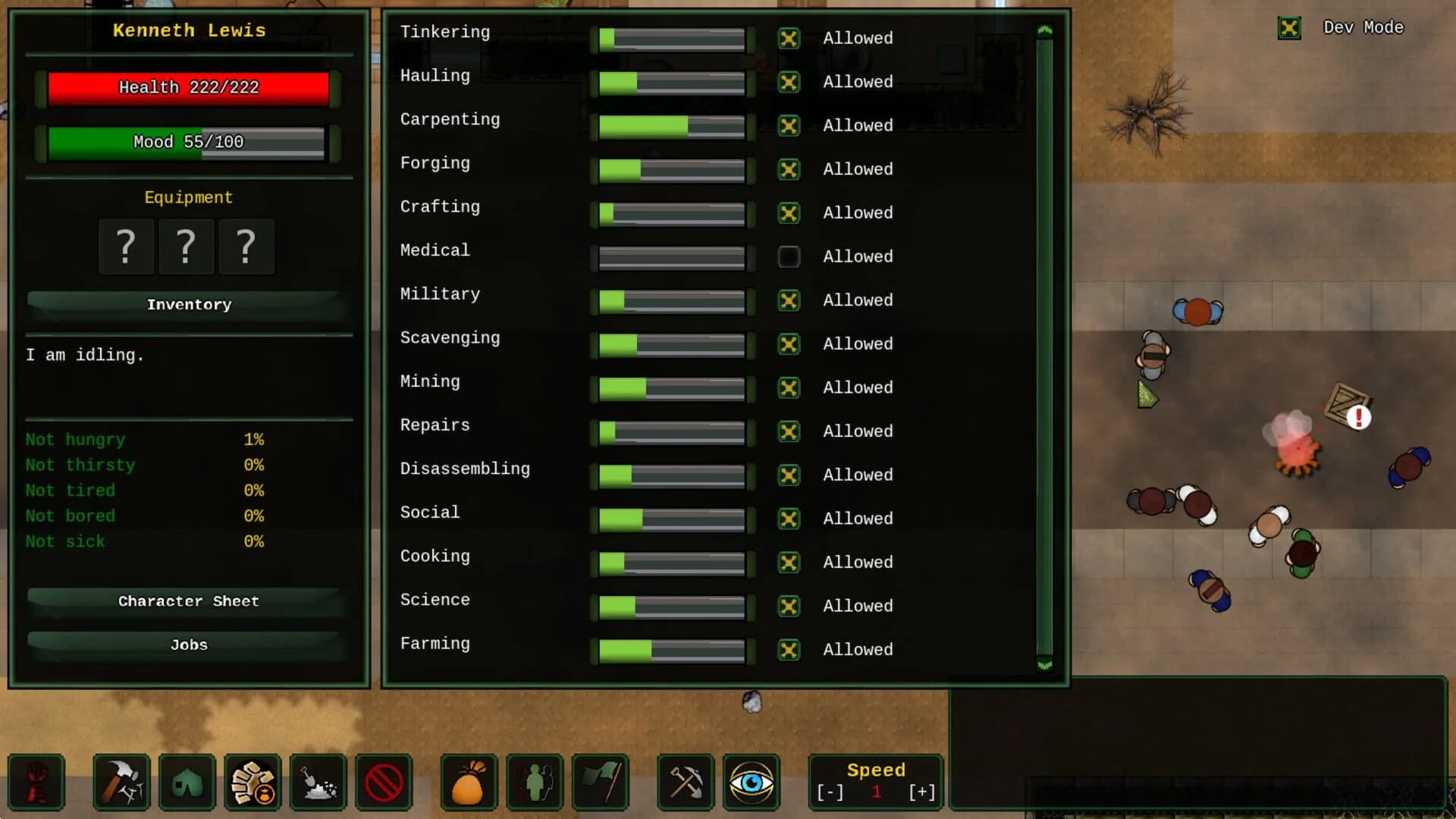Open the resource sack stockpile menu
1456x819 pixels.
tap(468, 783)
